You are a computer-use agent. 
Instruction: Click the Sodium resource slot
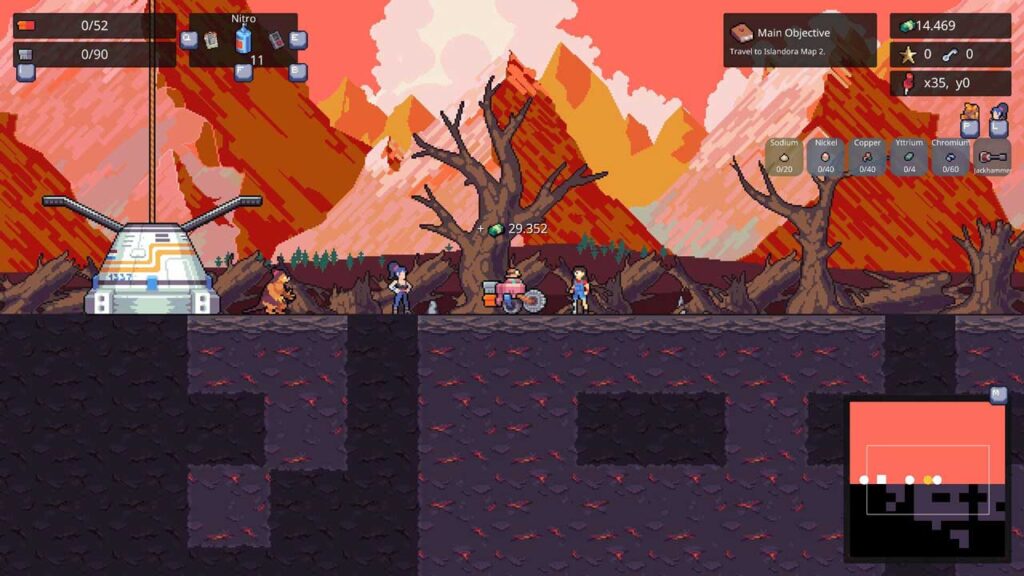point(784,157)
